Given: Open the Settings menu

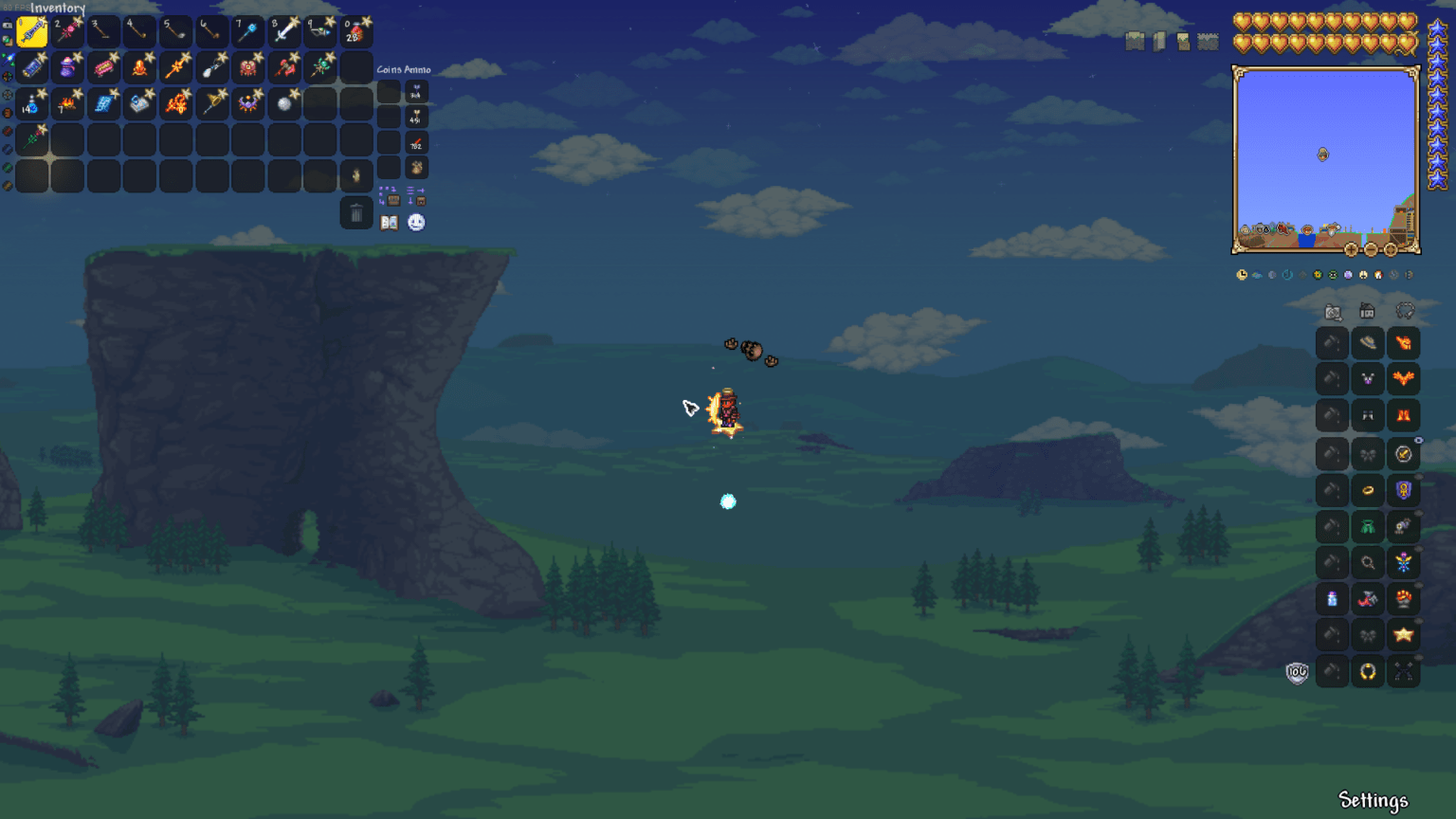Looking at the screenshot, I should (1374, 801).
